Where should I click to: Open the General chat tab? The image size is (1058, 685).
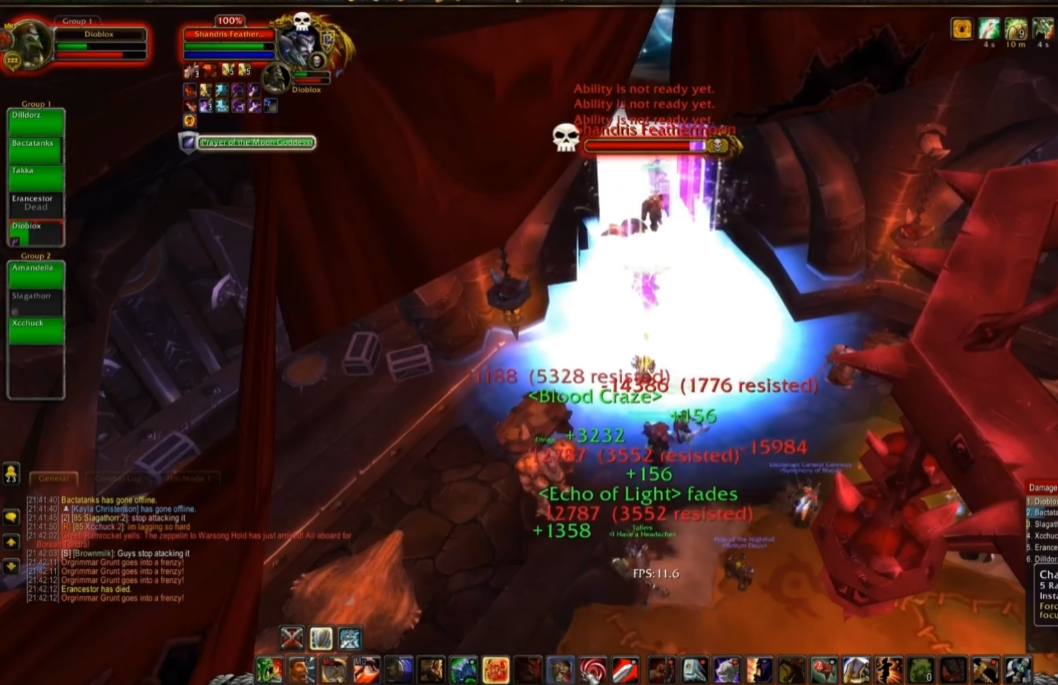[53, 479]
